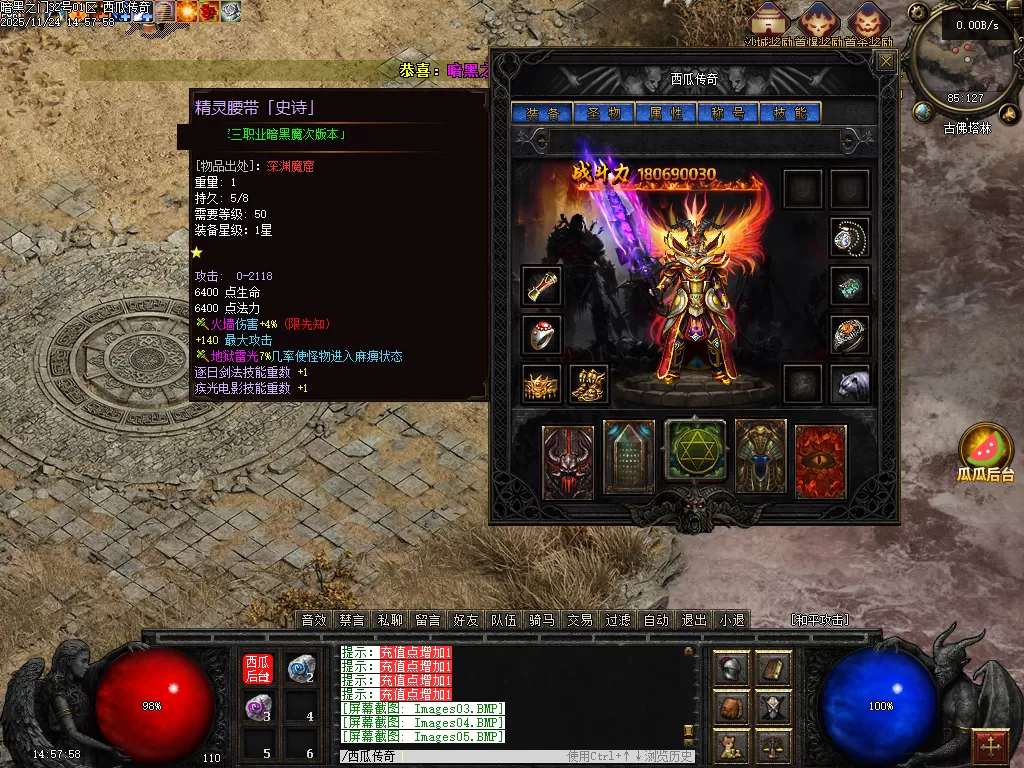Open the 首杀奖励 pumpkin icon
The height and width of the screenshot is (768, 1024).
867,21
